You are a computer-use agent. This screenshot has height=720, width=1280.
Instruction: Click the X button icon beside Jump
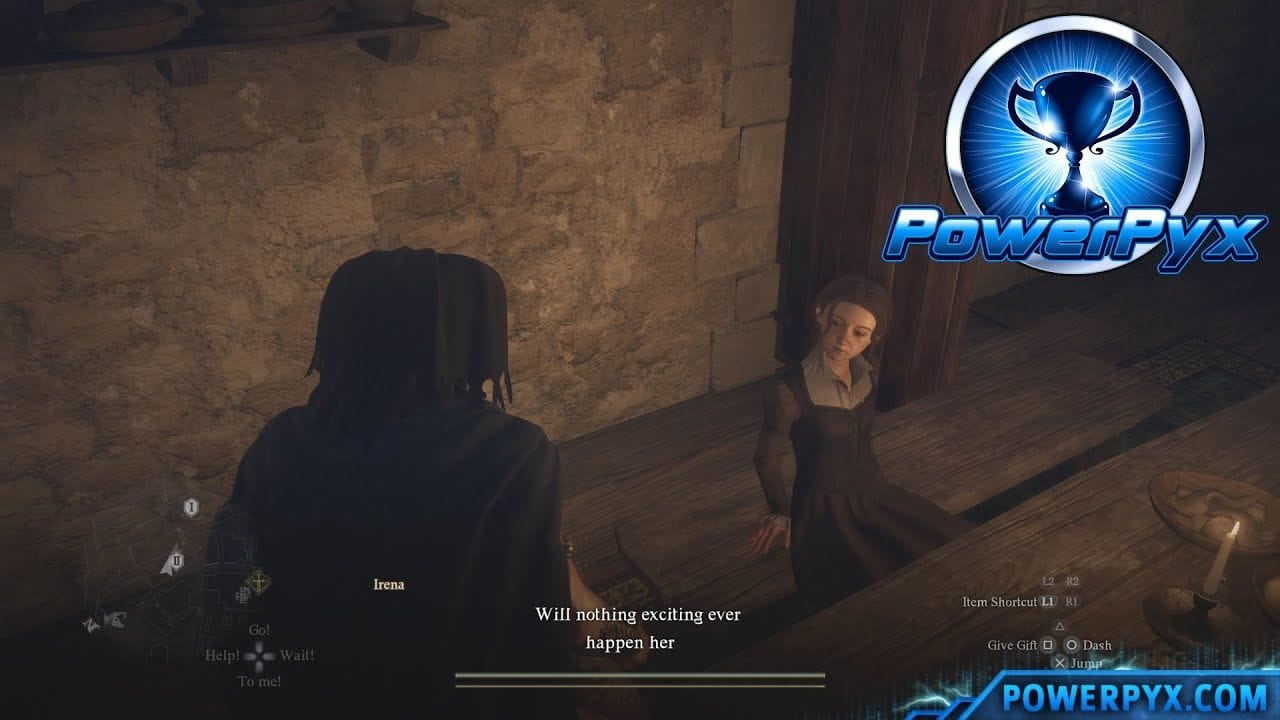click(1062, 663)
